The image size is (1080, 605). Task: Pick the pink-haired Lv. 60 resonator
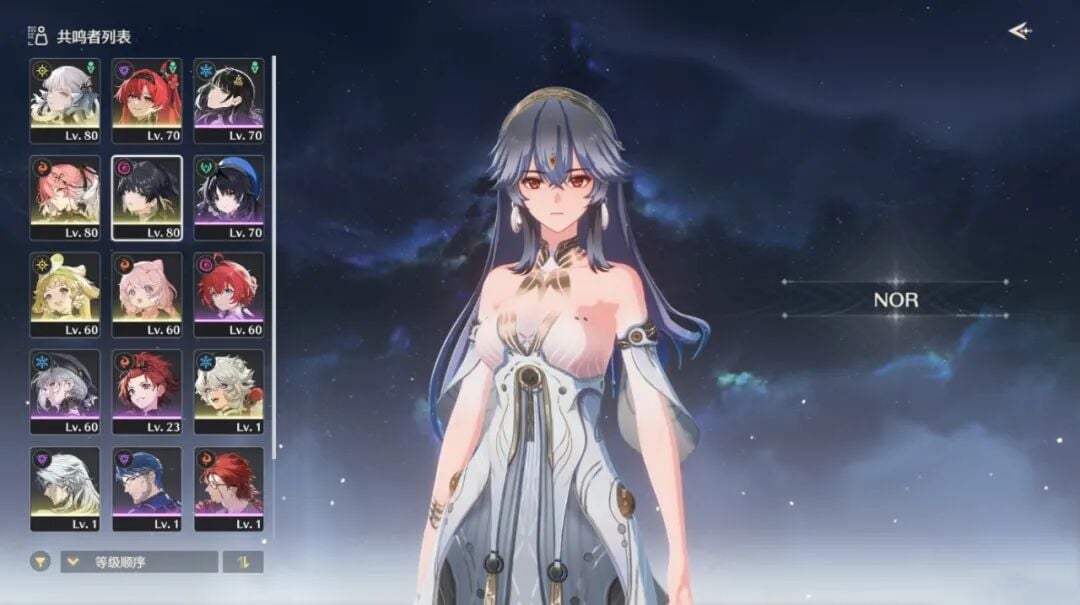click(147, 294)
